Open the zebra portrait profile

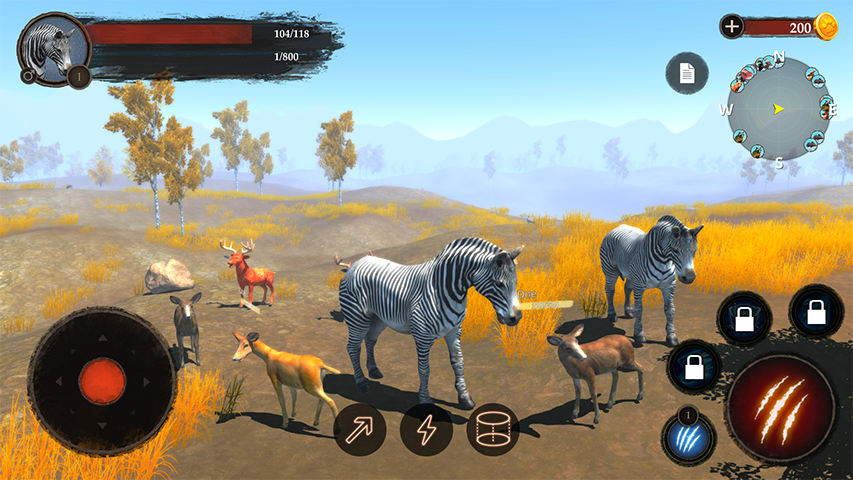pos(53,47)
